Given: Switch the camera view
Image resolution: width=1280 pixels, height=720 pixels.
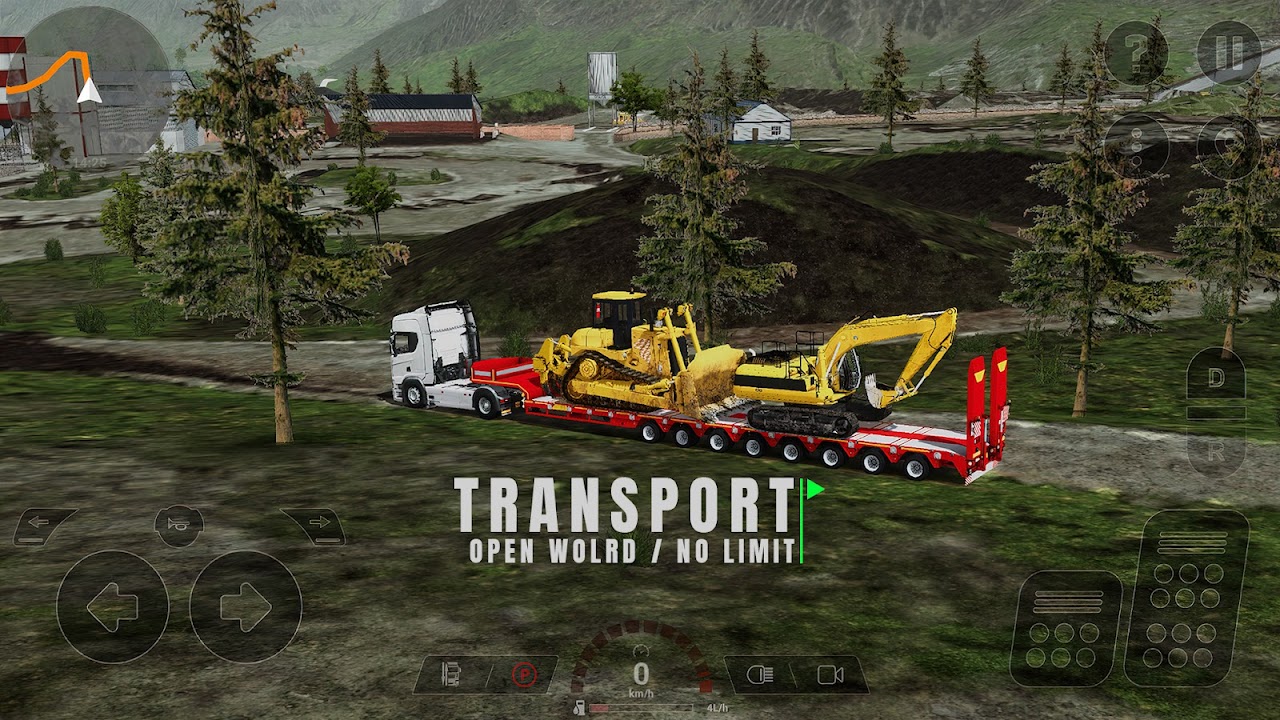Looking at the screenshot, I should (x=830, y=675).
